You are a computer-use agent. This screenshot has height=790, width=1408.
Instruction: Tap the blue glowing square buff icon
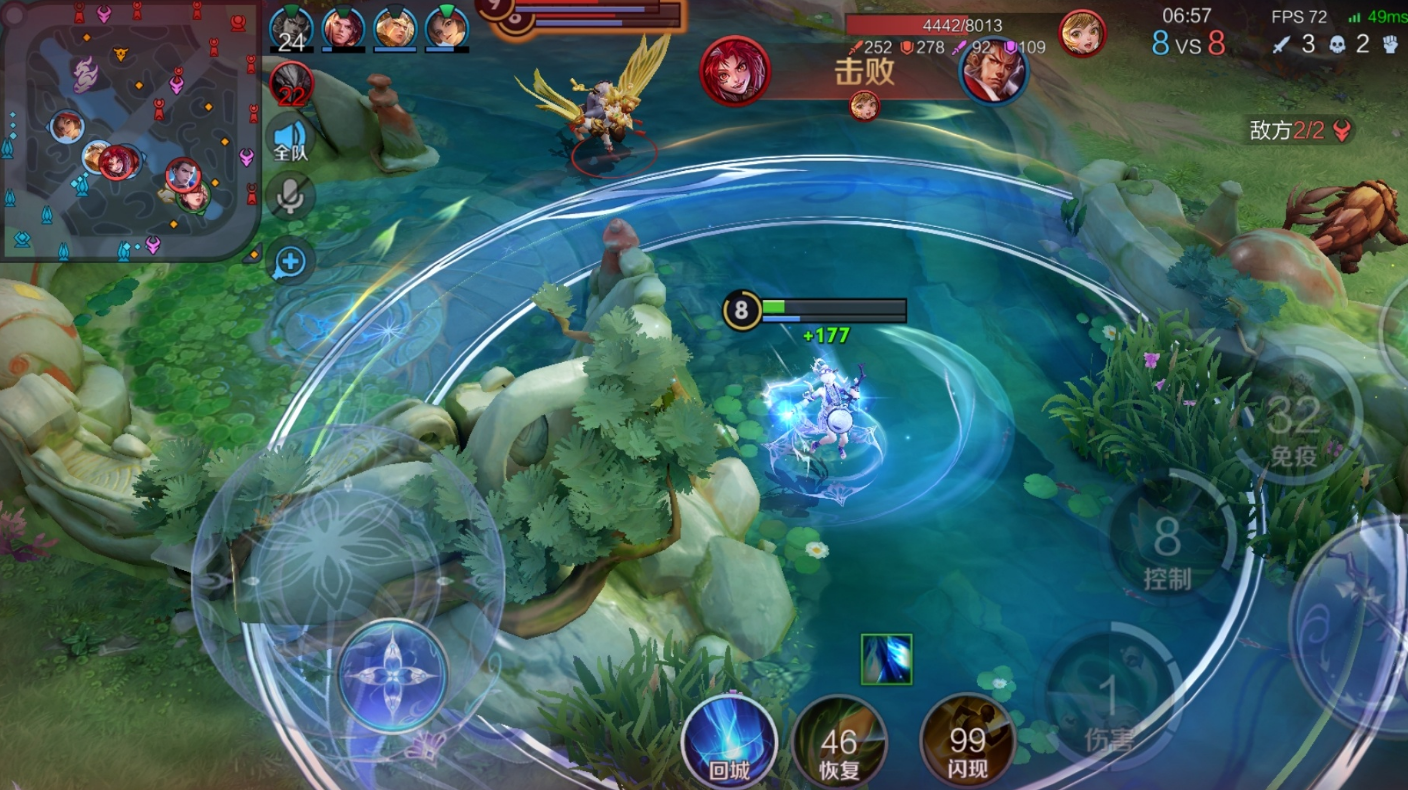[886, 659]
